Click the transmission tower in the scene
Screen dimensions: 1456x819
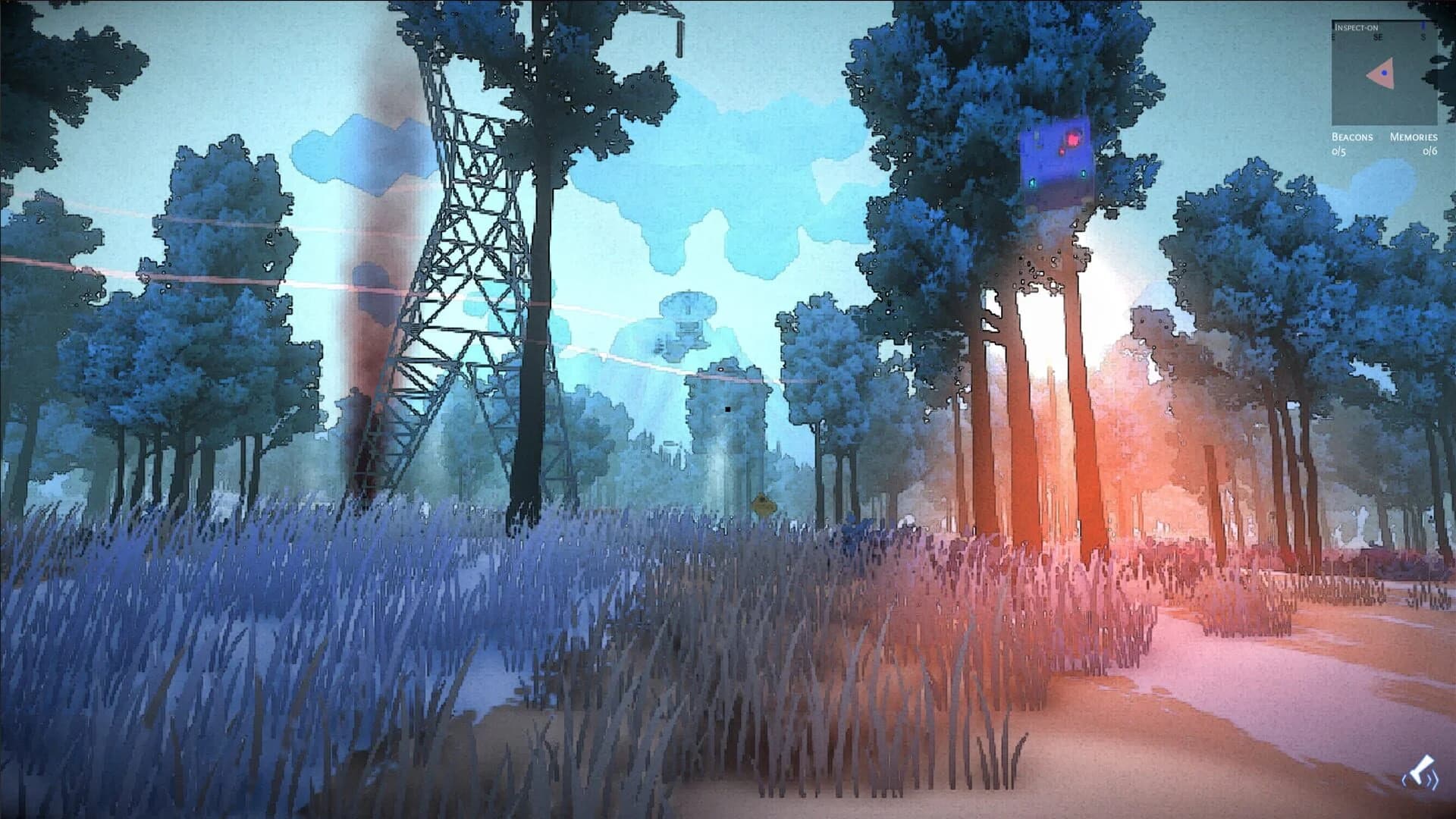pyautogui.click(x=455, y=265)
